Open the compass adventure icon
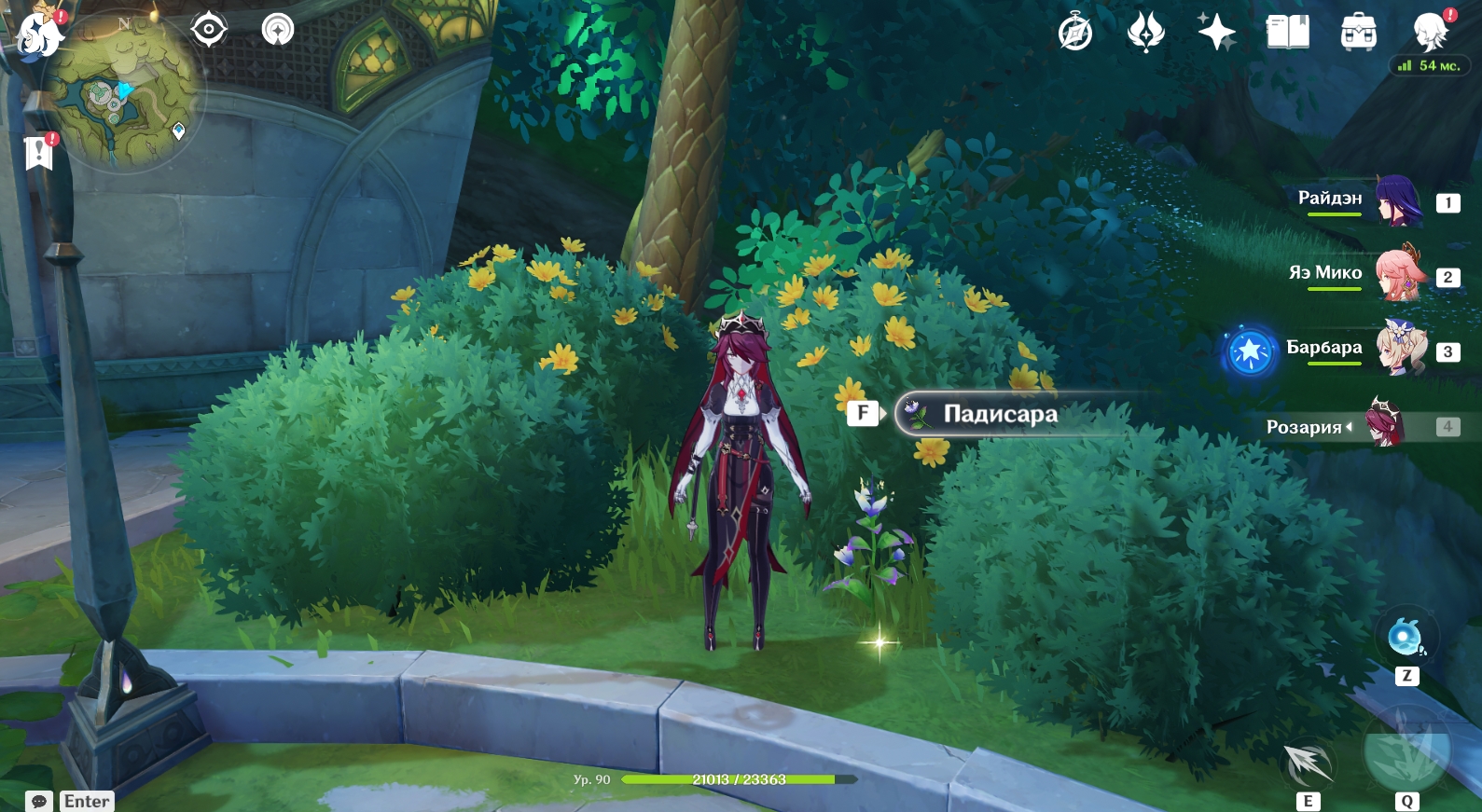Image resolution: width=1482 pixels, height=812 pixels. [x=1075, y=33]
